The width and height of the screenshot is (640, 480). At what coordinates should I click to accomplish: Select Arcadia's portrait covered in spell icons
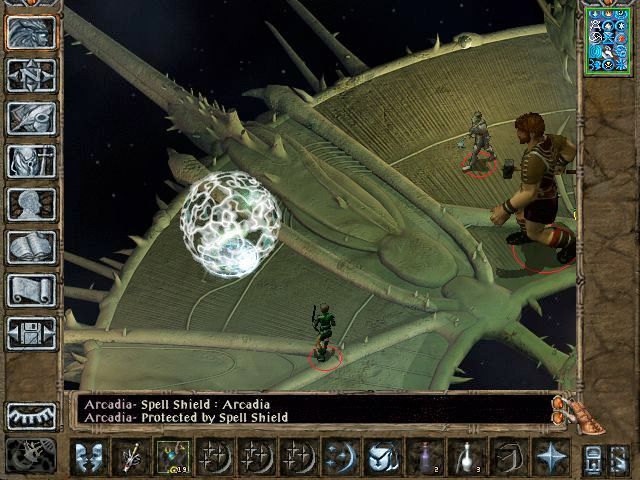pos(608,39)
